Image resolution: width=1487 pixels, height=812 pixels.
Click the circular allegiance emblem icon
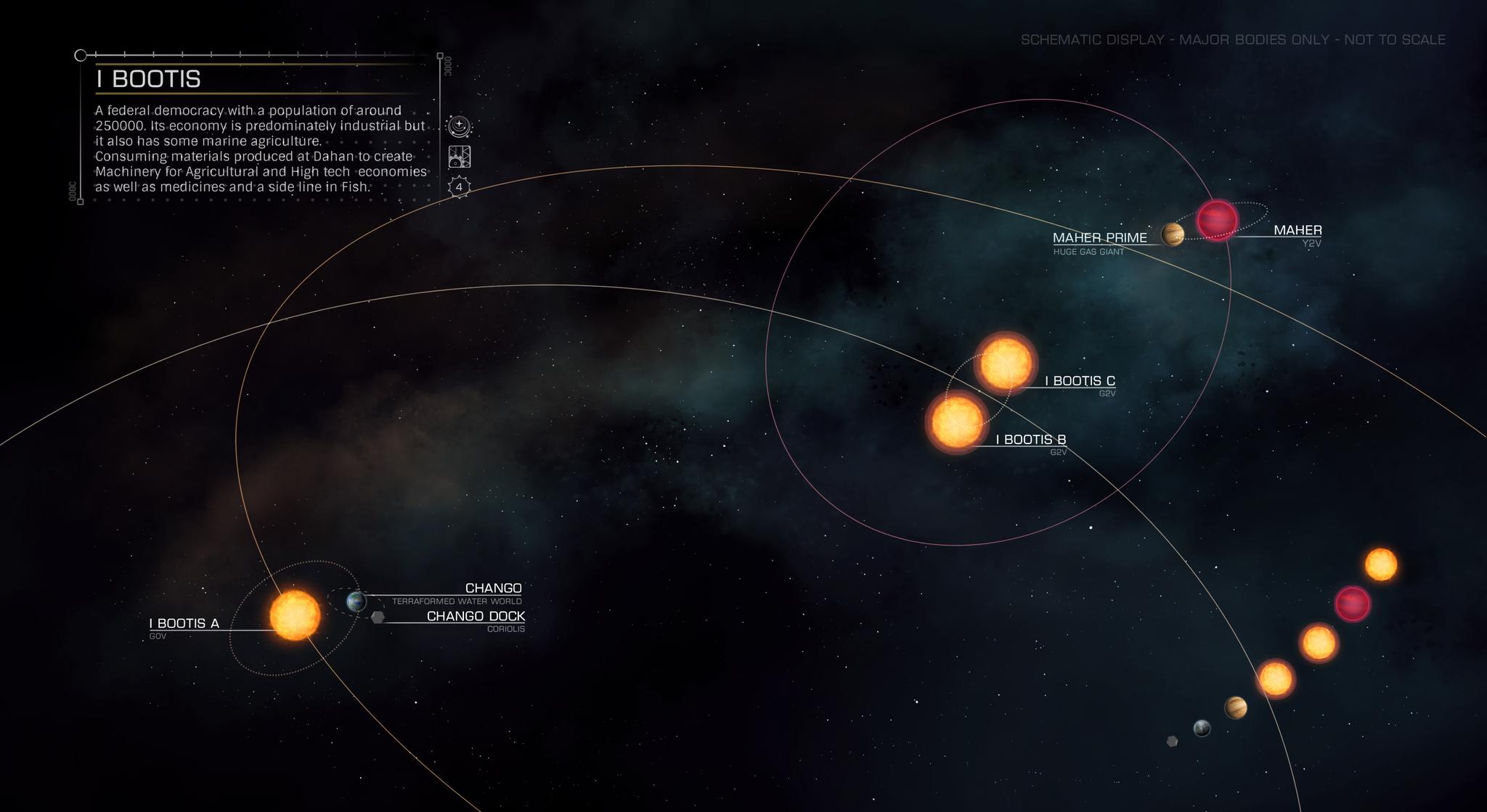pos(459,126)
